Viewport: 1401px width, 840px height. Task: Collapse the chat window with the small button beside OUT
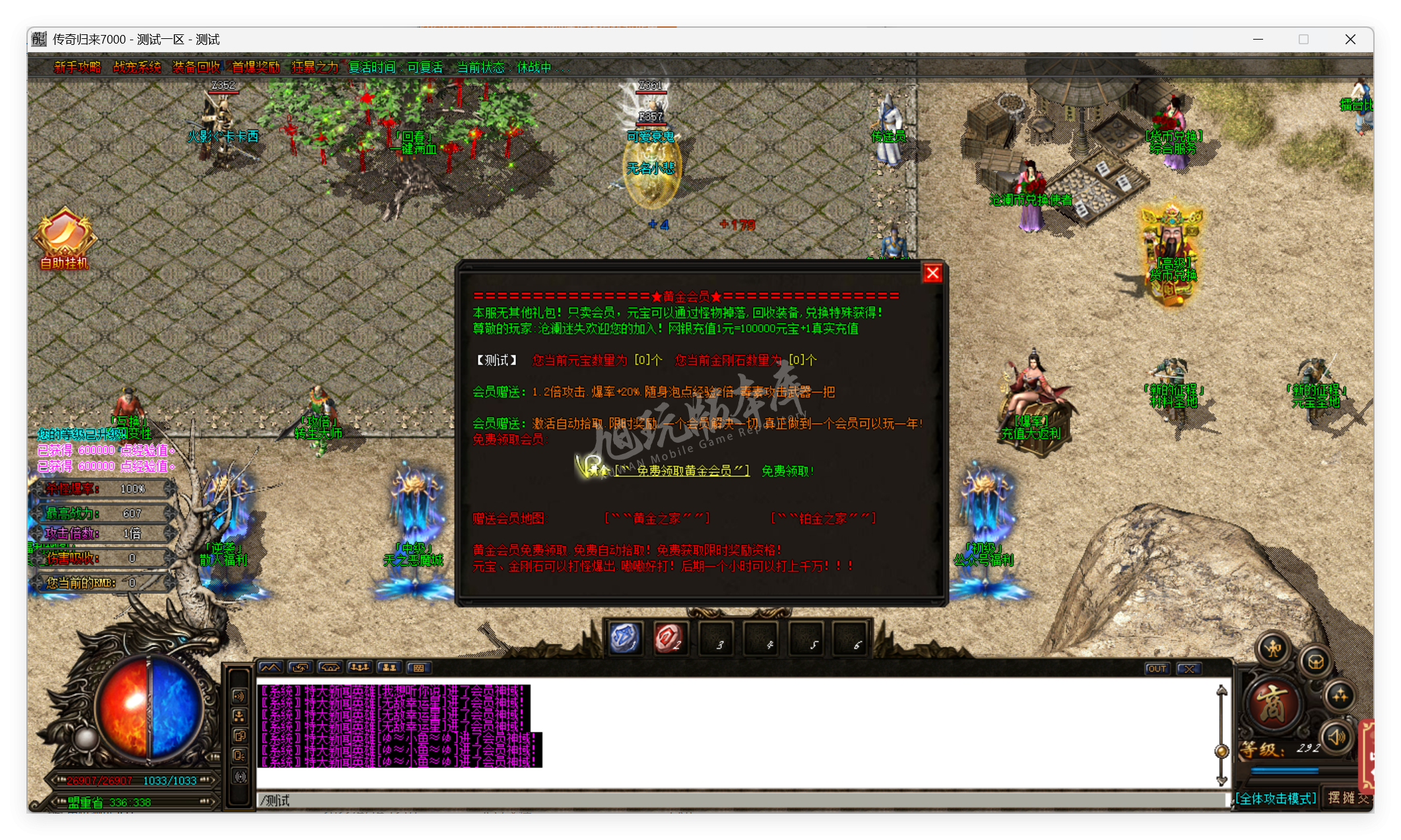[x=1188, y=668]
